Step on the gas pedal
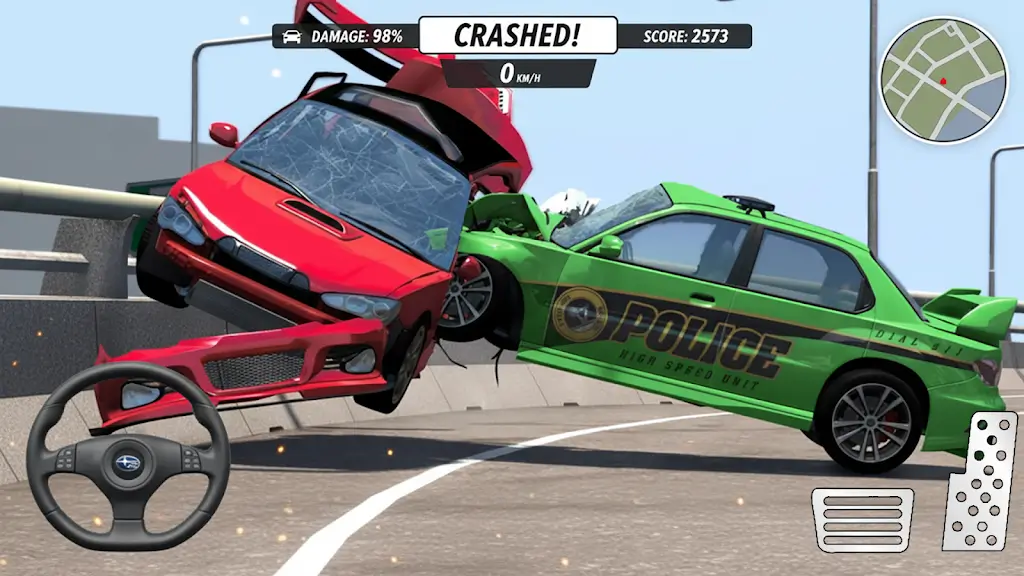Screen dimensions: 1024x576 pyautogui.click(x=980, y=481)
